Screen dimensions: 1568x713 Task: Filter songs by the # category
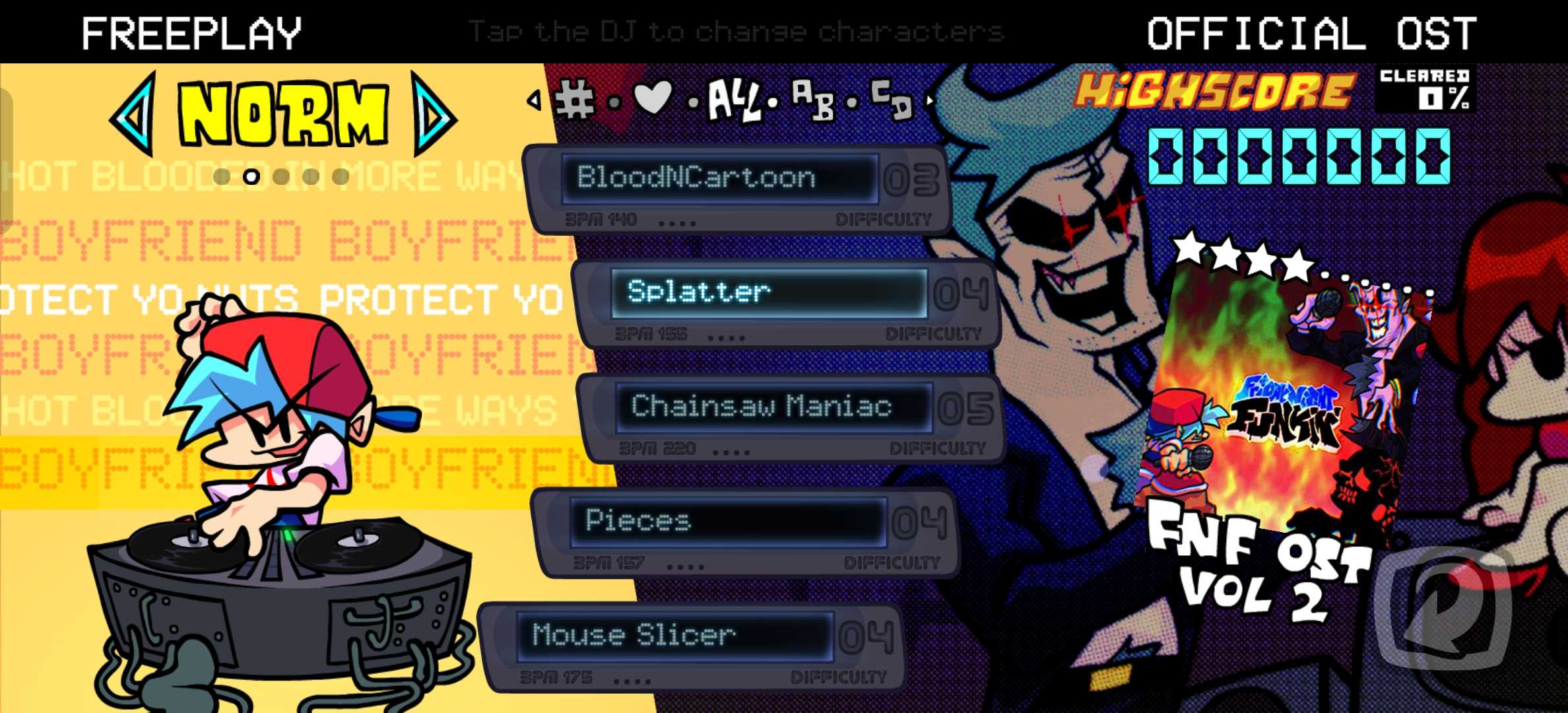coord(575,100)
